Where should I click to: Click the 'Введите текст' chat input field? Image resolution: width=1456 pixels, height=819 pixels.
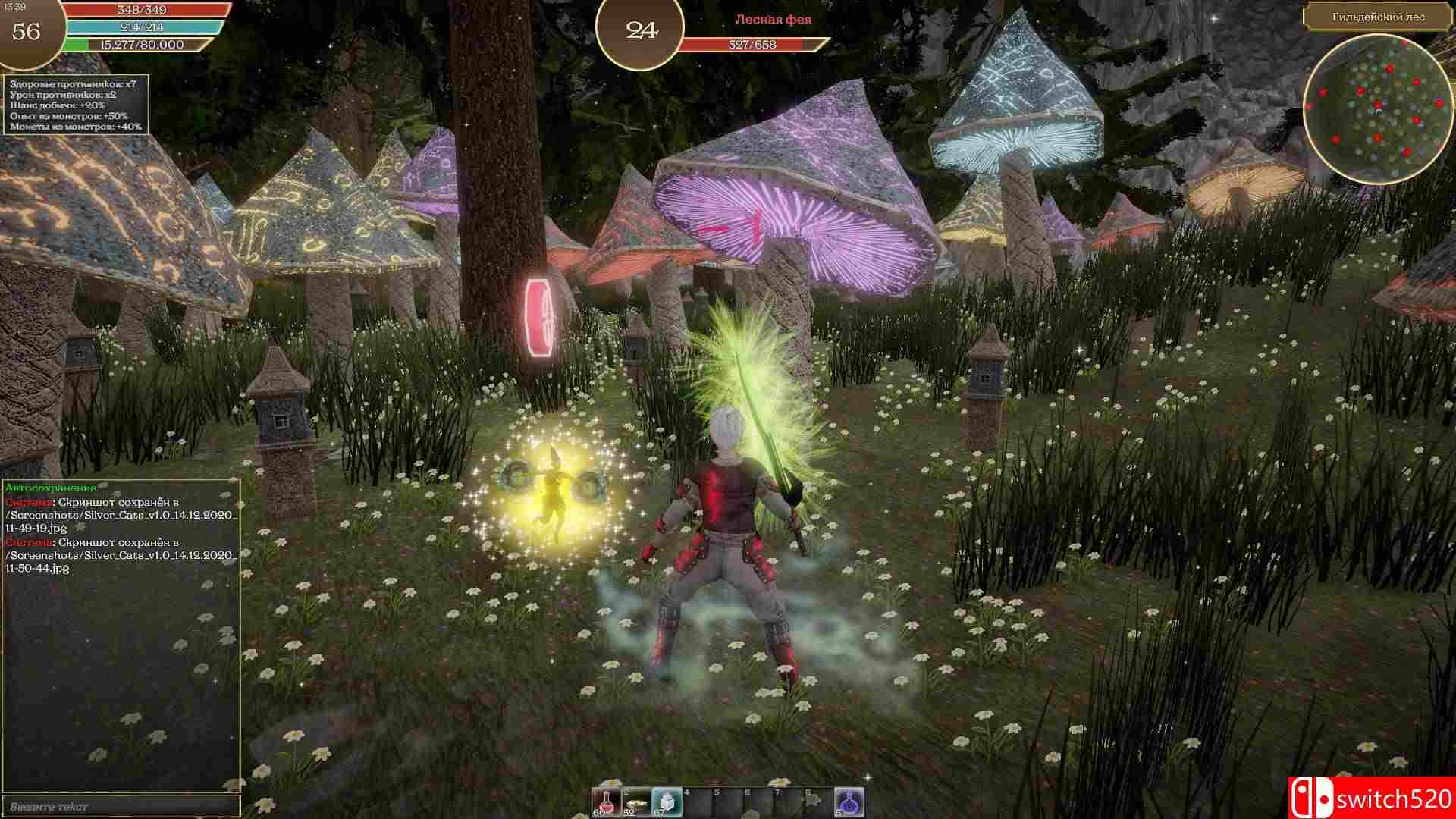(x=121, y=807)
